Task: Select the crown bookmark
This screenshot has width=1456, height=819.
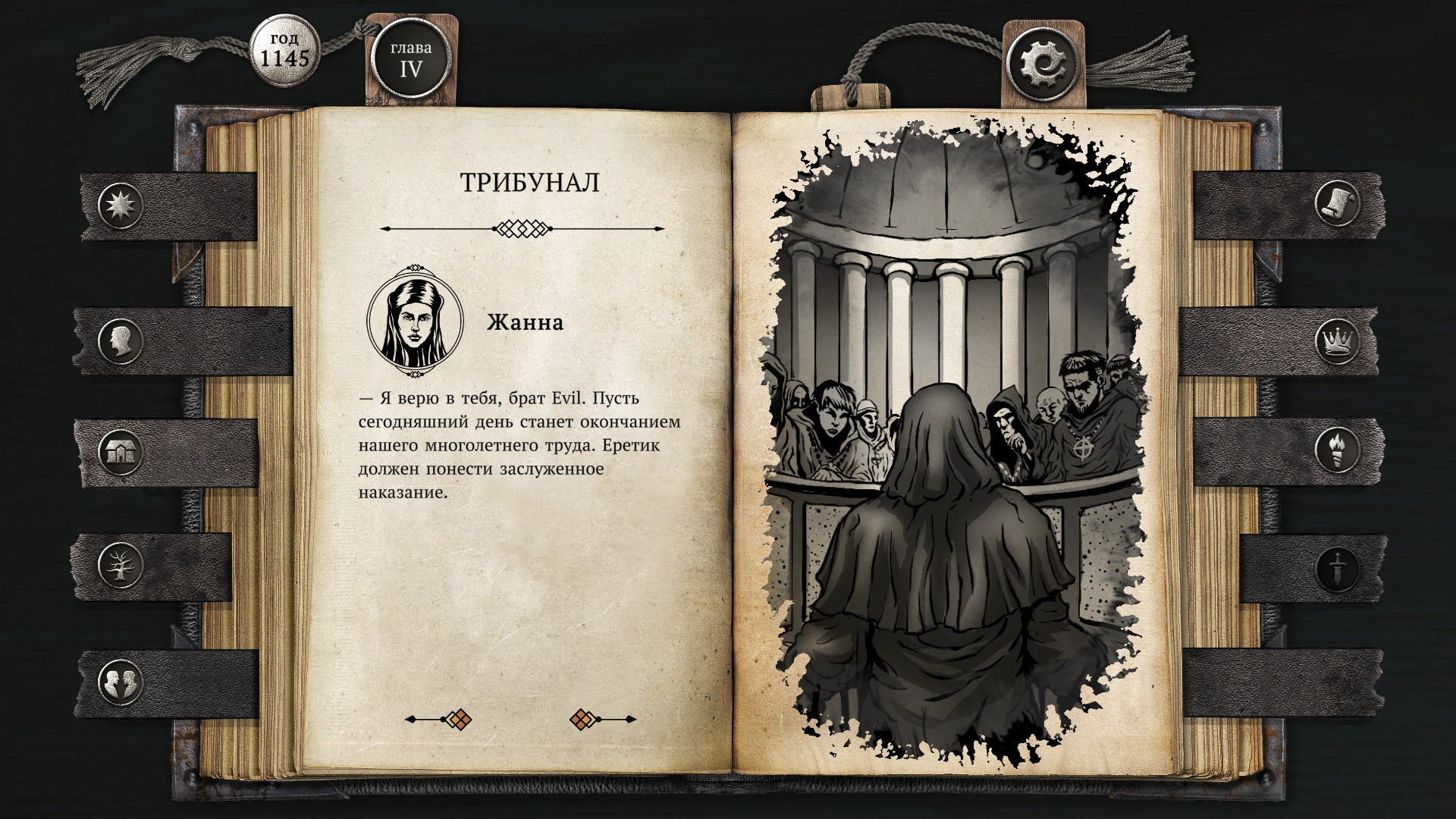Action: click(1338, 340)
